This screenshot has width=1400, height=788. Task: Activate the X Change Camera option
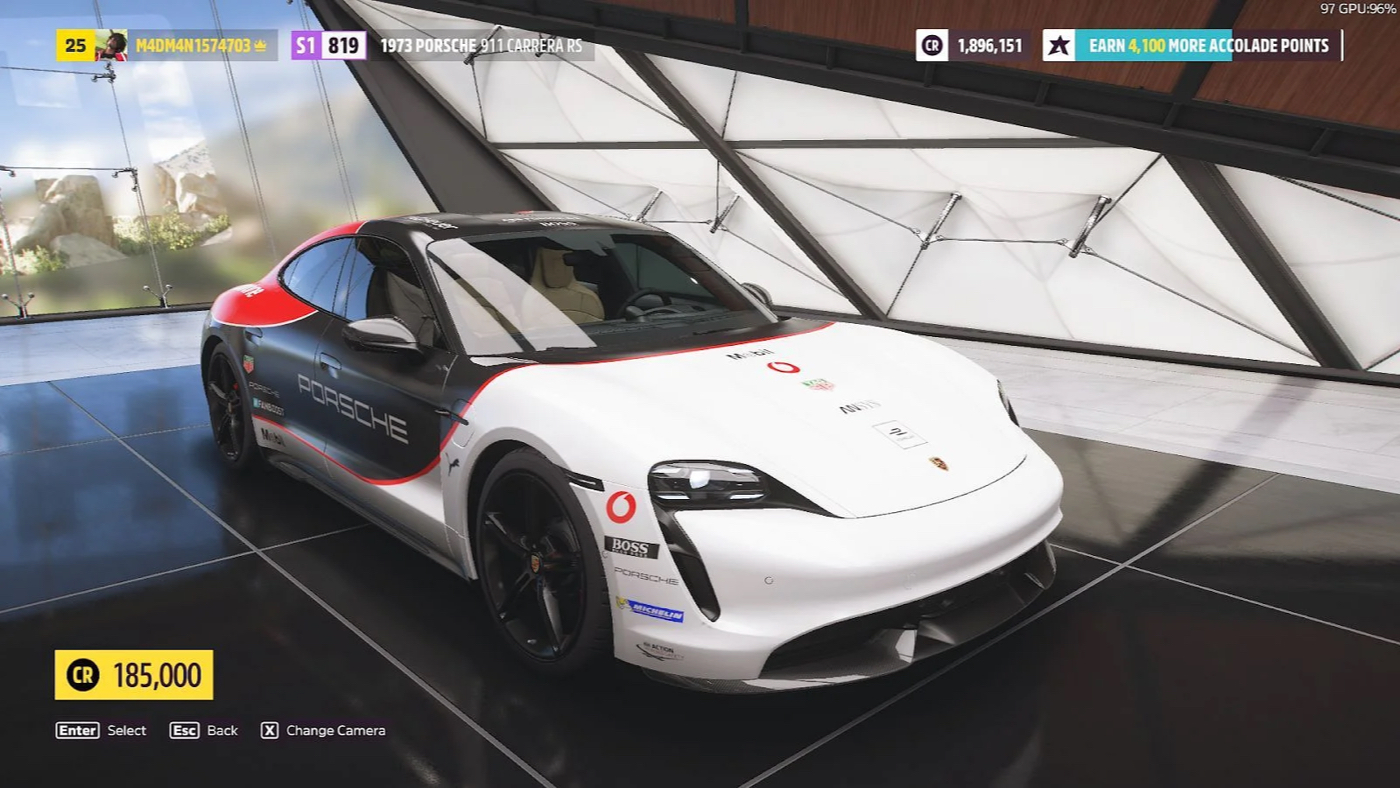pyautogui.click(x=325, y=730)
